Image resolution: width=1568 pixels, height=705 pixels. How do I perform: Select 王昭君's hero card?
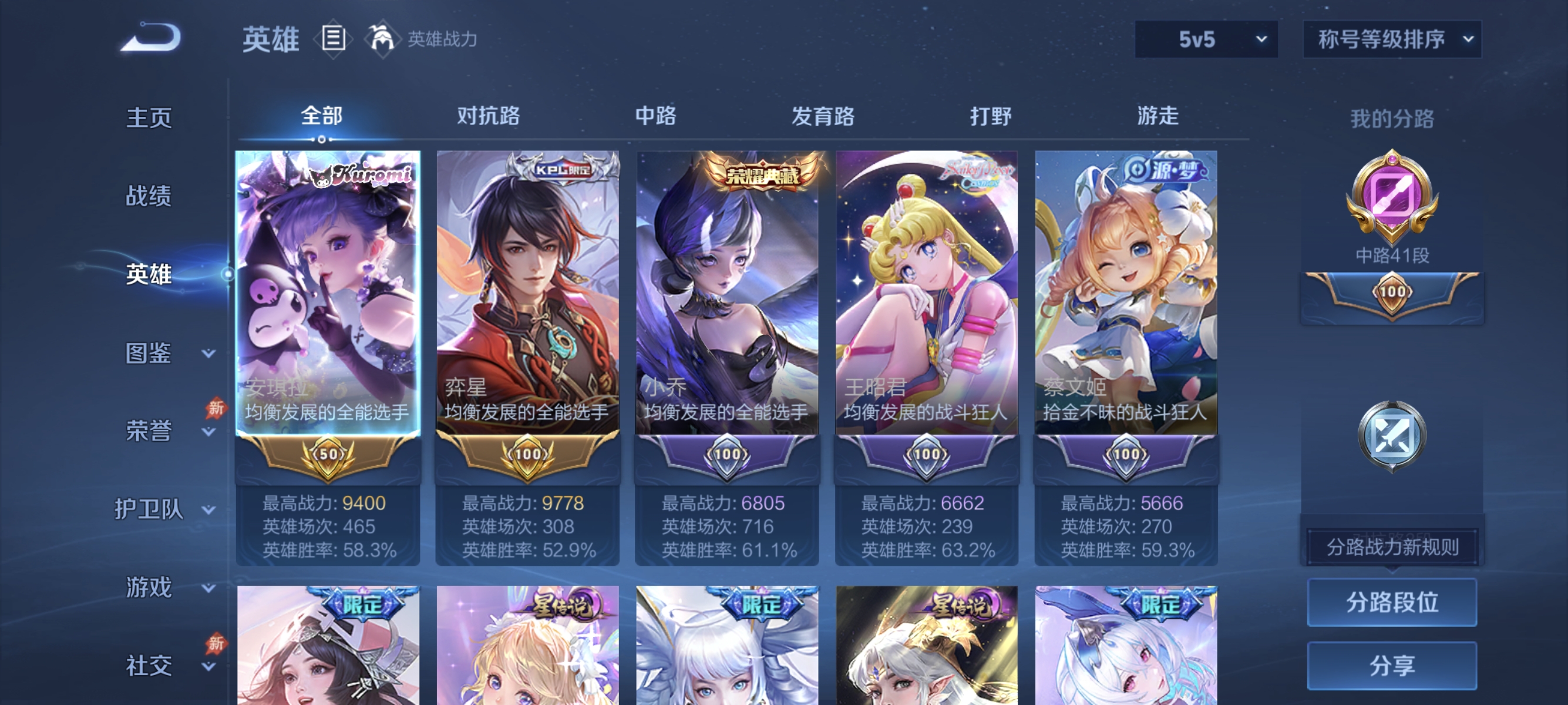pos(928,304)
